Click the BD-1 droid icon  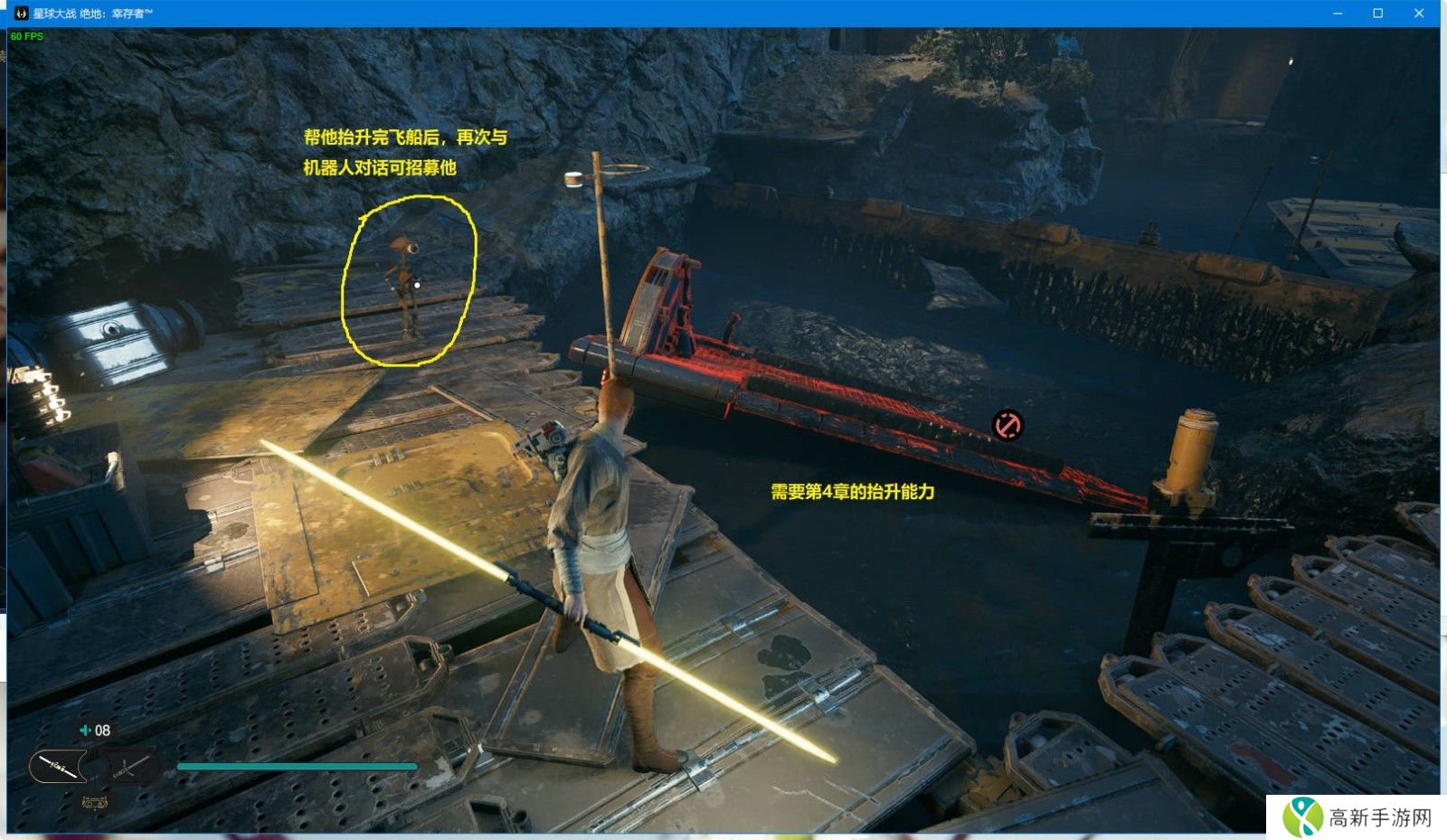(x=94, y=802)
